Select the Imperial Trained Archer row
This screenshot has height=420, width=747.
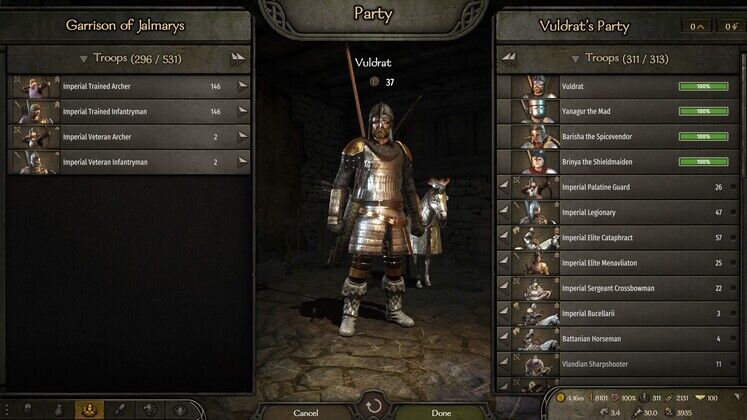click(129, 87)
